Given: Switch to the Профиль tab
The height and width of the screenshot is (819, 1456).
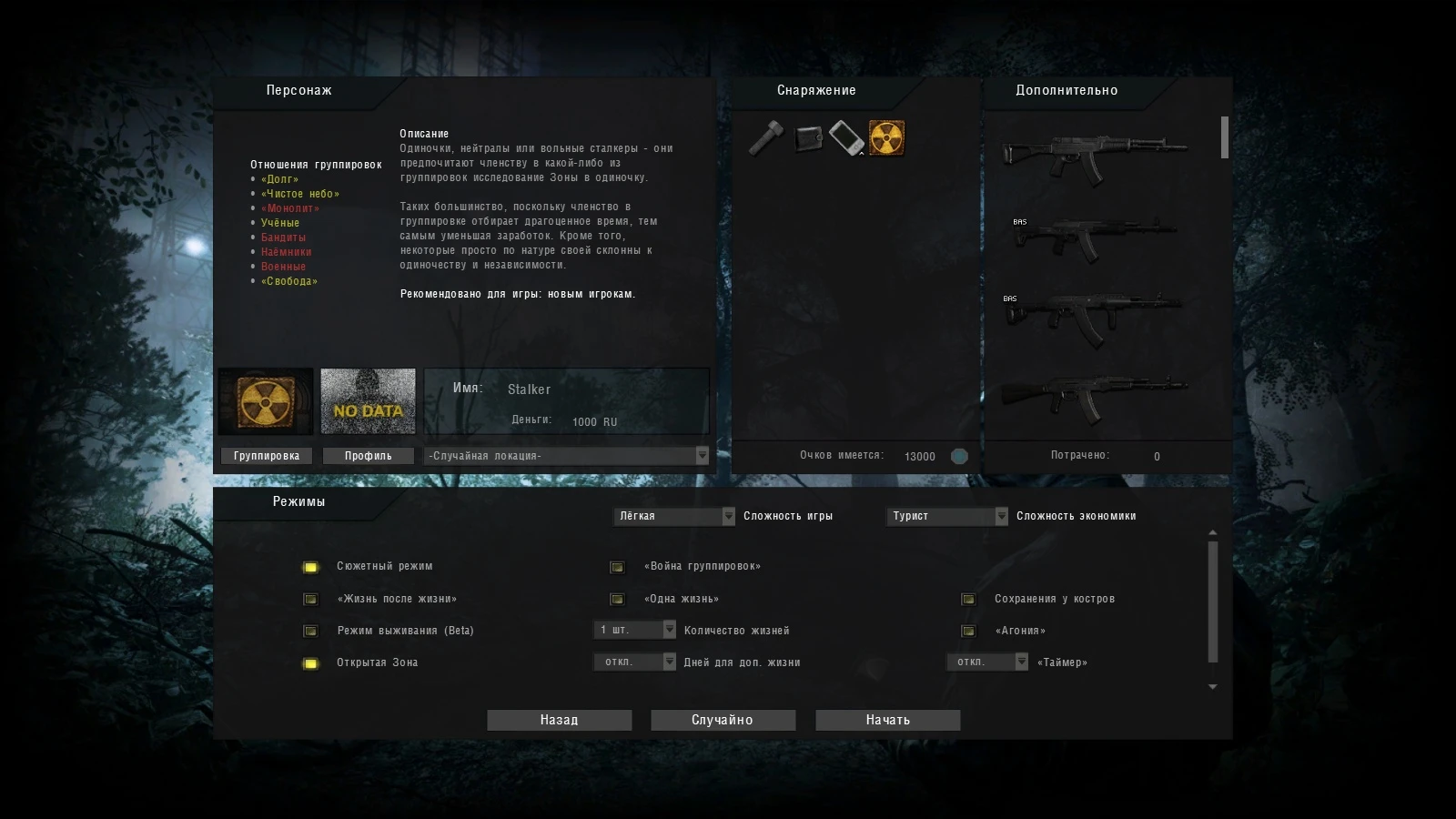Looking at the screenshot, I should pos(368,455).
